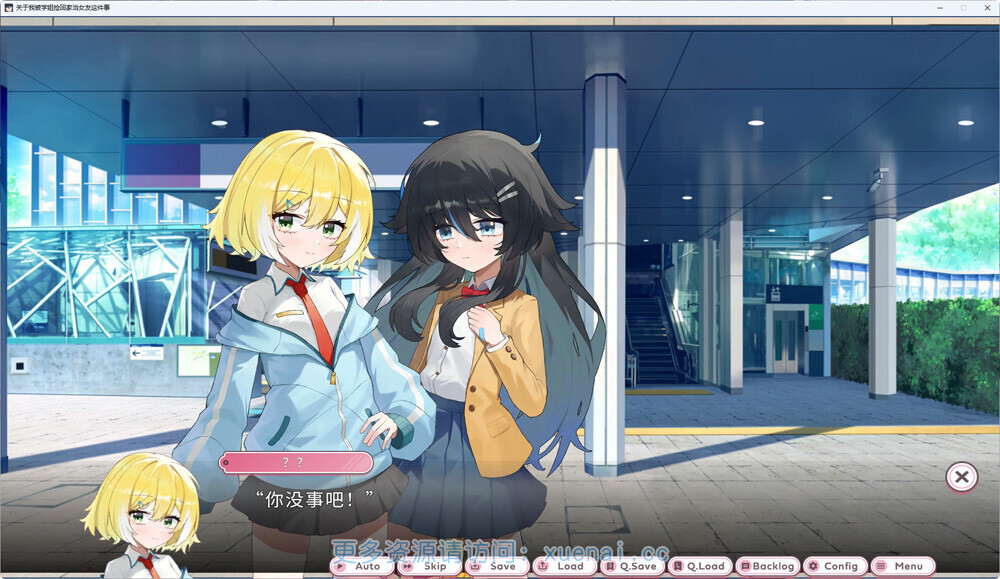
Task: Close the game window
Action: (986, 8)
